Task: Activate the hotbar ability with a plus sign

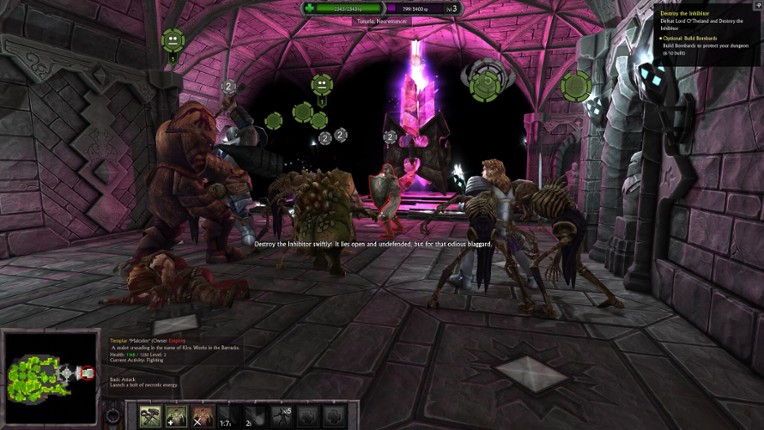Action: coord(176,416)
